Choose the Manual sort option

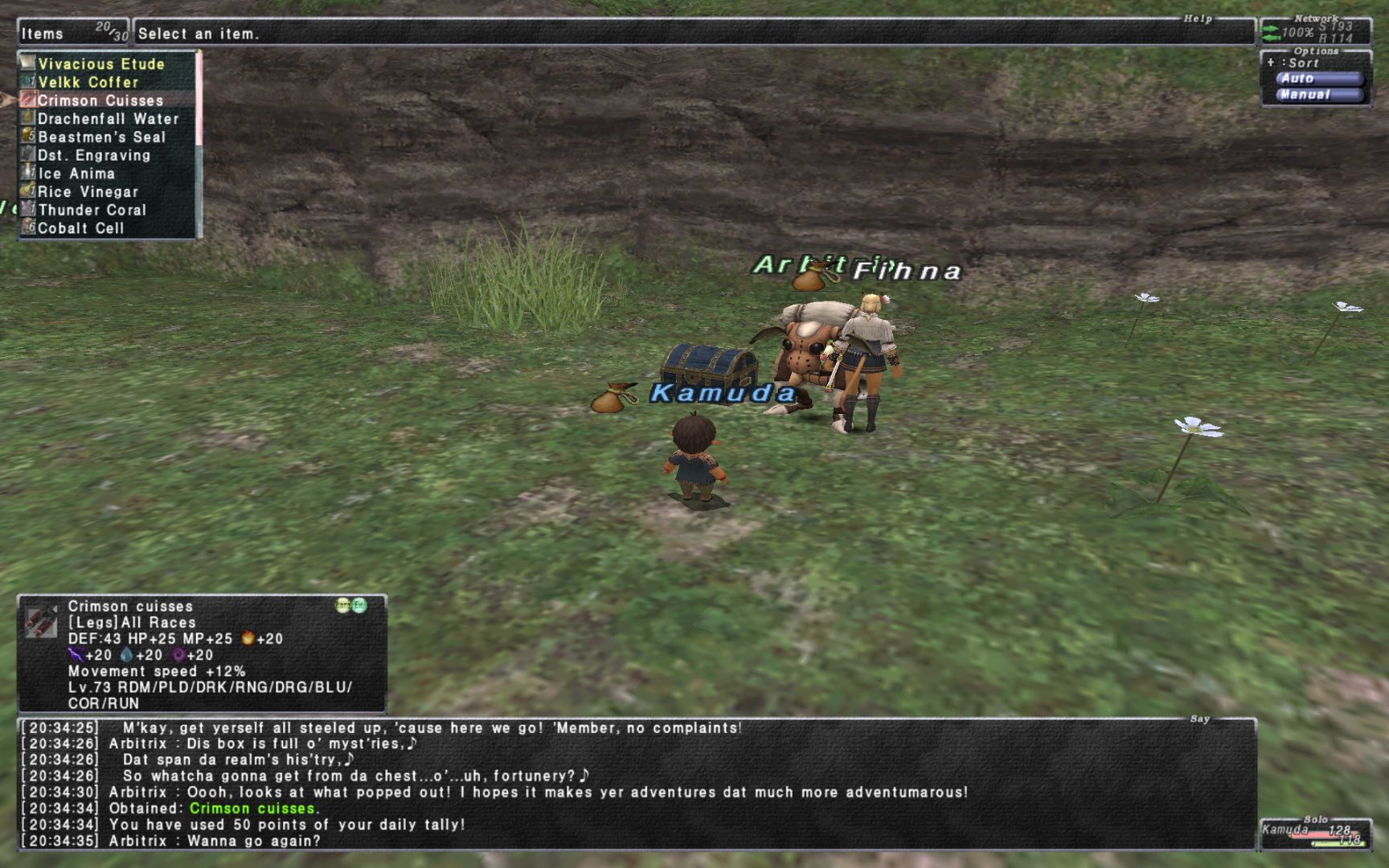click(x=1319, y=95)
